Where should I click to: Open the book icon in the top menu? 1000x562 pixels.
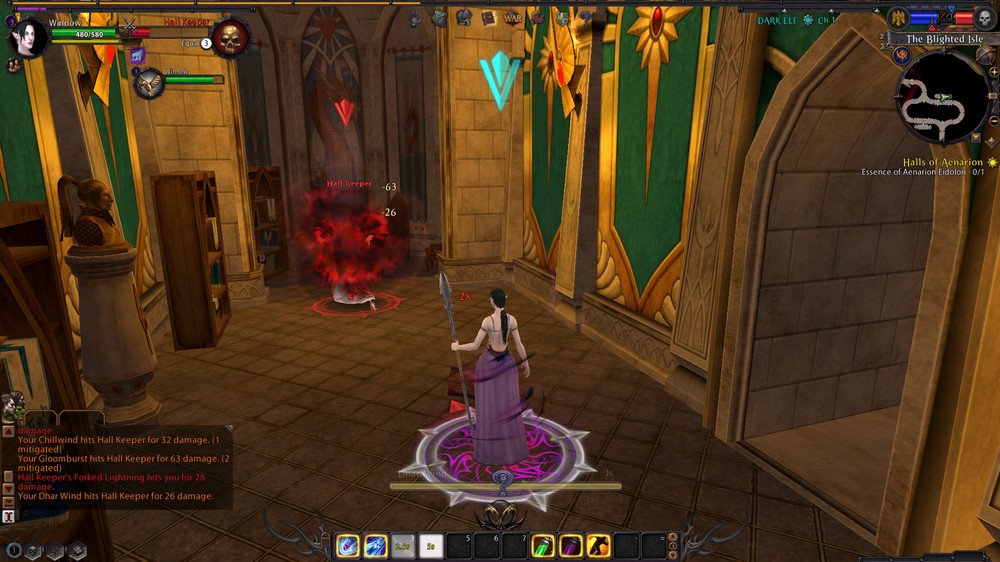489,17
